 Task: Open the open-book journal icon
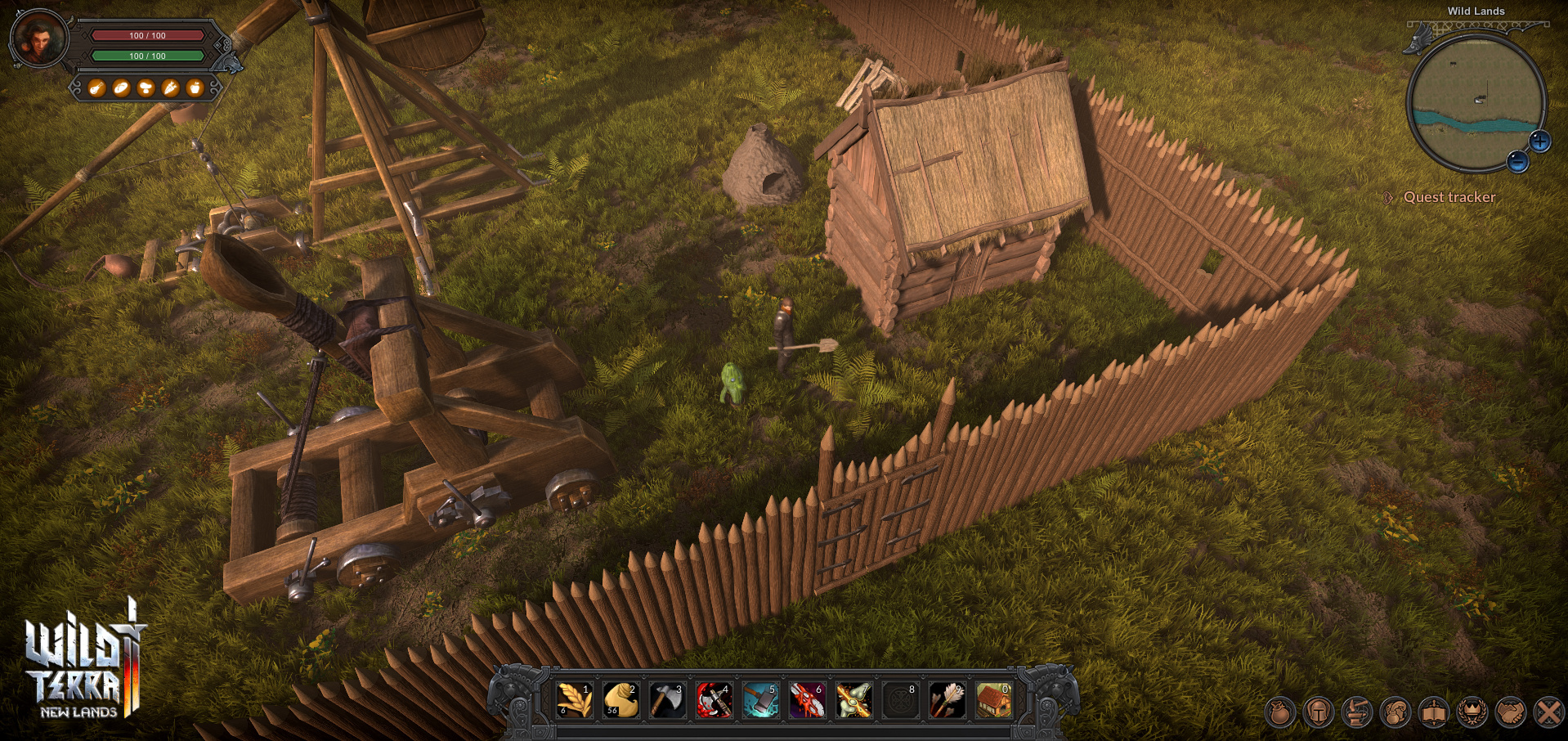pyautogui.click(x=1433, y=712)
